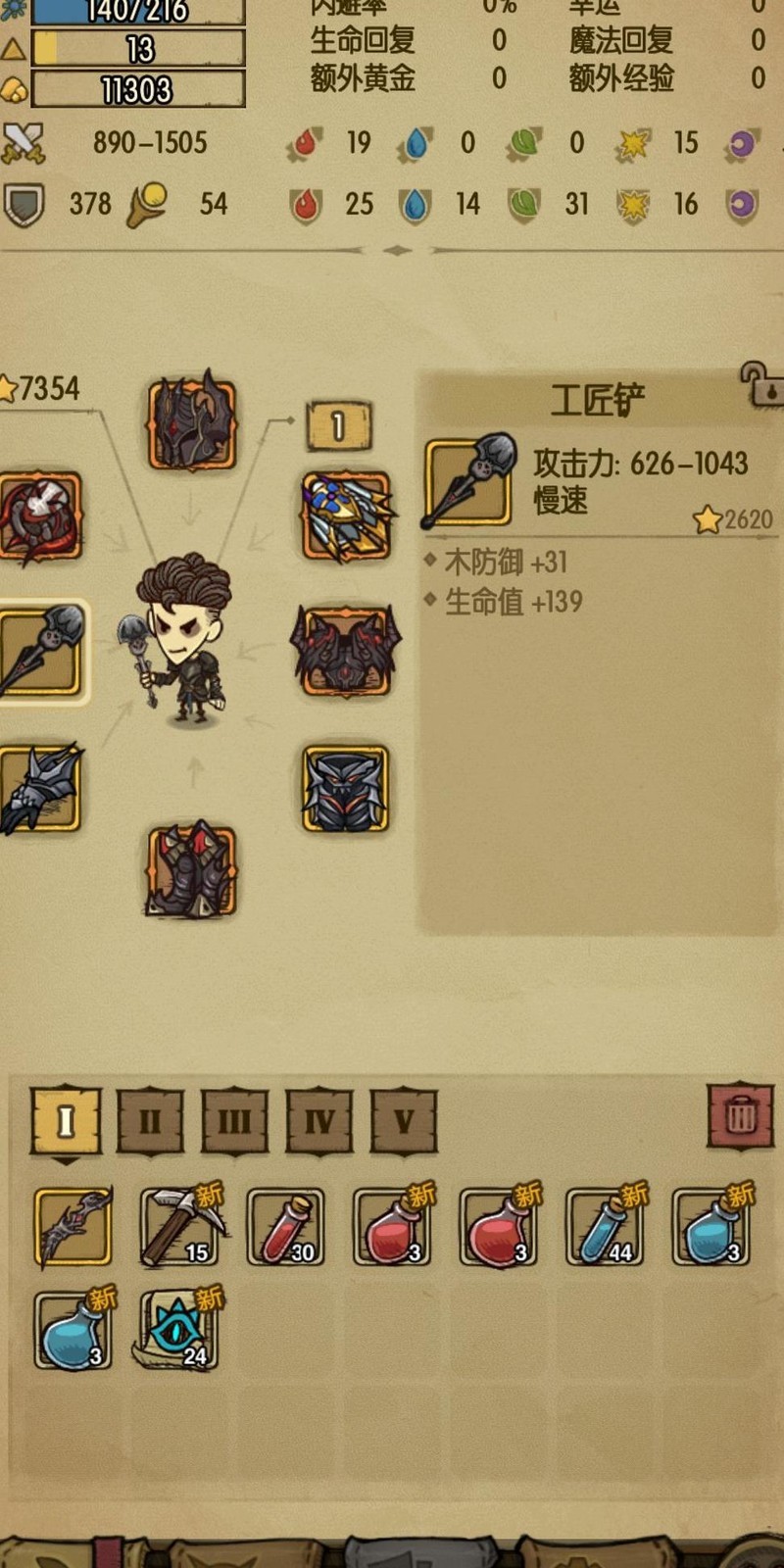Switch to inventory tab III
This screenshot has height=1568, width=784.
pyautogui.click(x=234, y=1120)
